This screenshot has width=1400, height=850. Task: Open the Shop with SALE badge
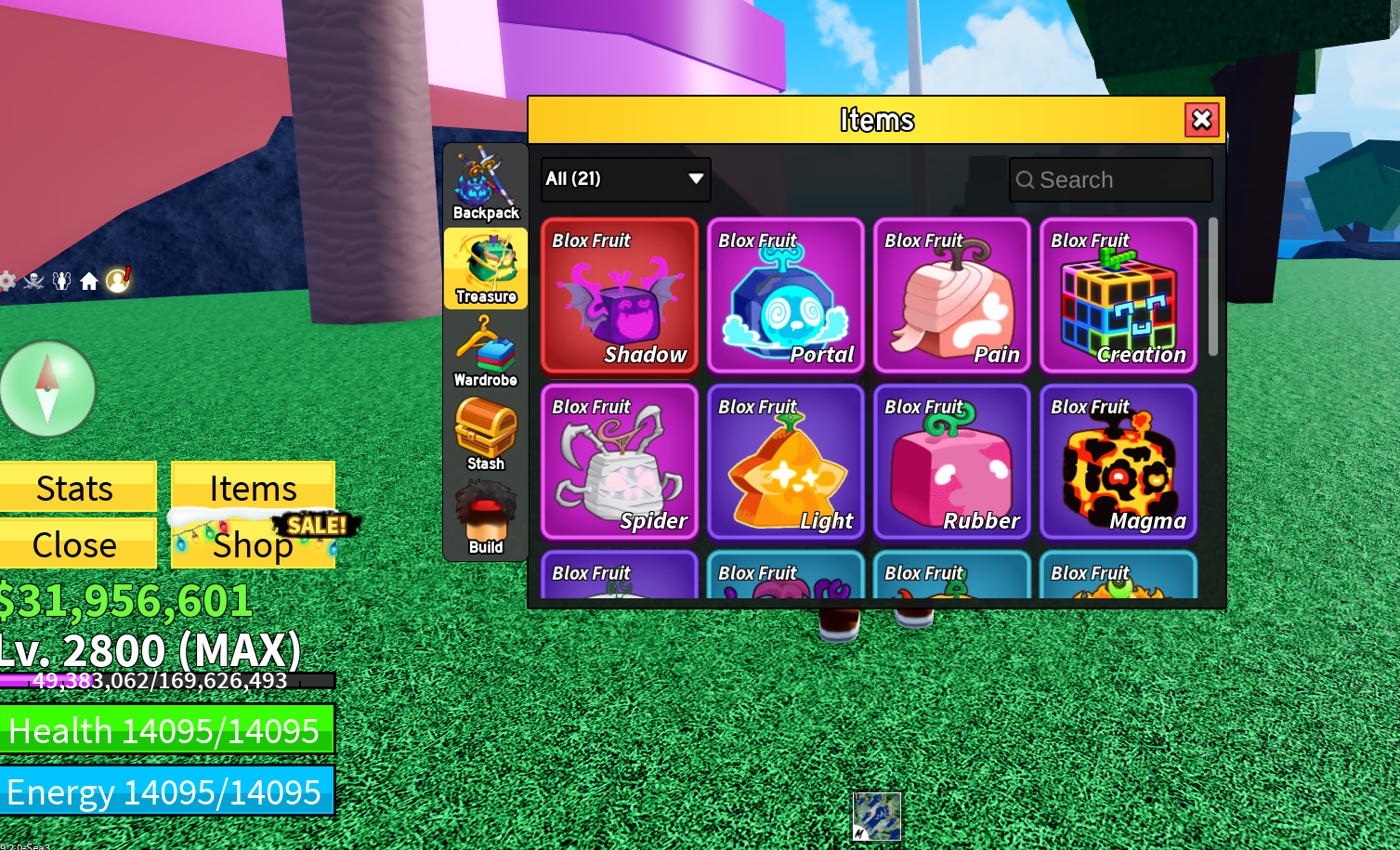(x=252, y=545)
